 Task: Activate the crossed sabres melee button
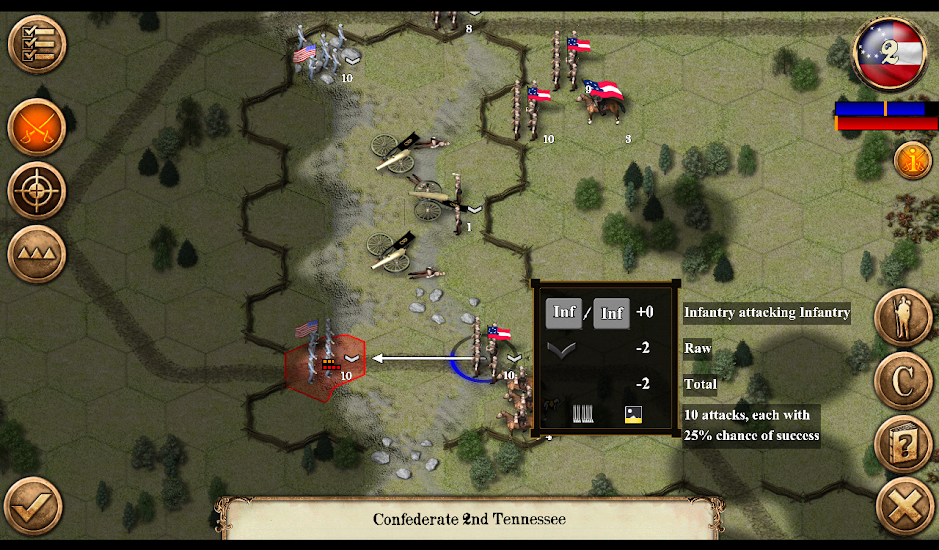coord(37,127)
